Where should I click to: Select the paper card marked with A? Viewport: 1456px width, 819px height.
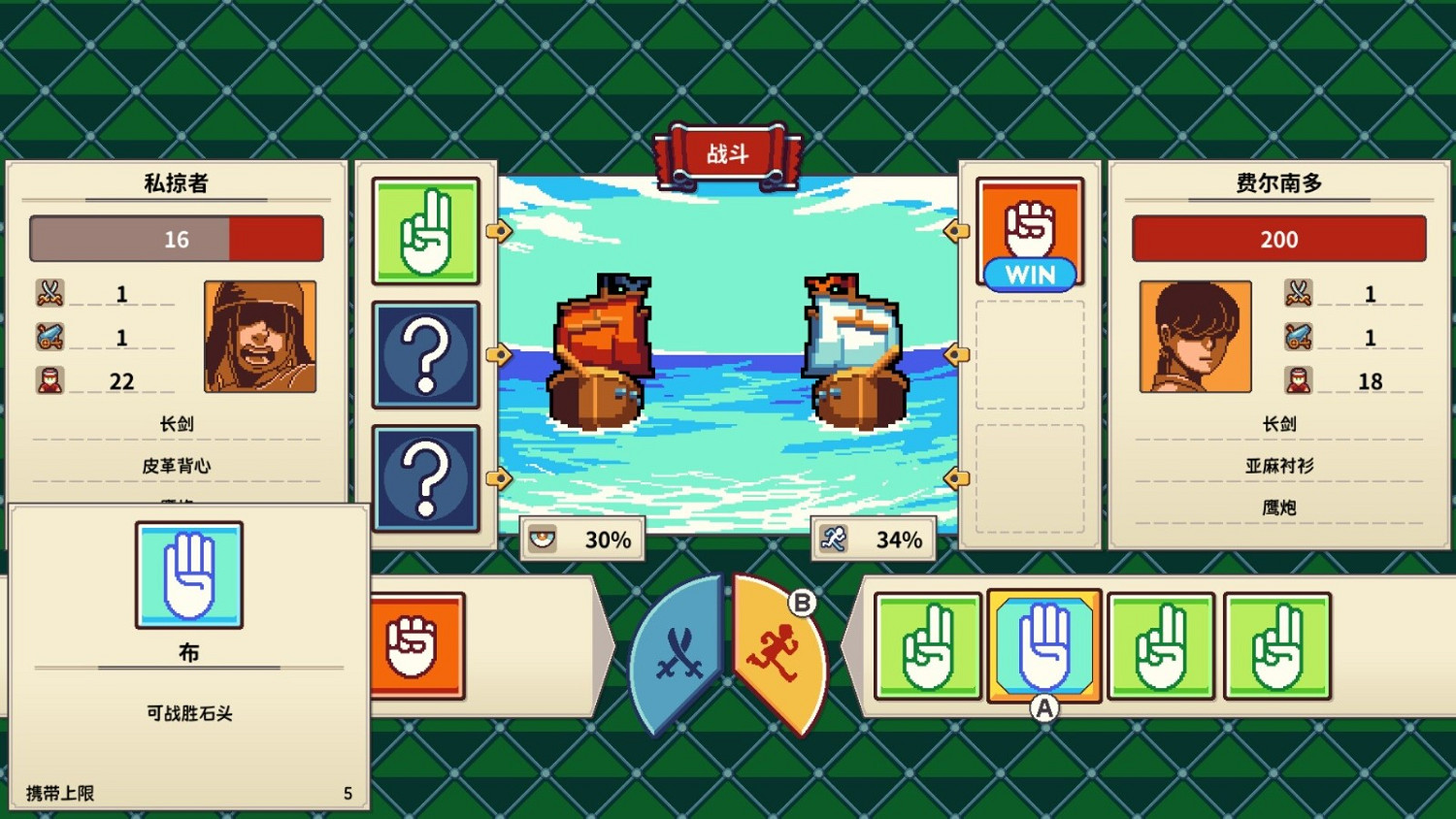pos(1043,645)
